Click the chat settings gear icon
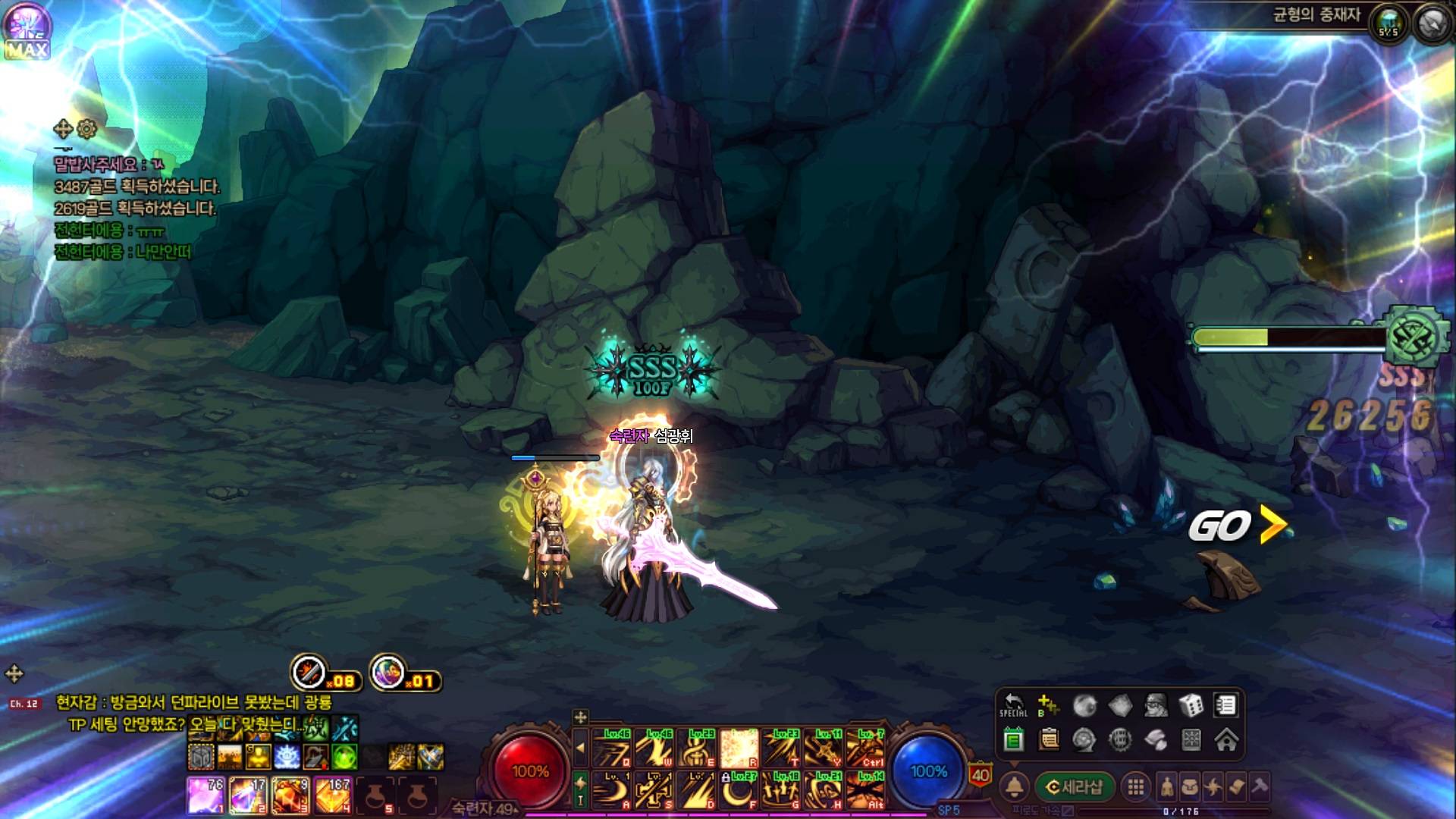 (87, 129)
